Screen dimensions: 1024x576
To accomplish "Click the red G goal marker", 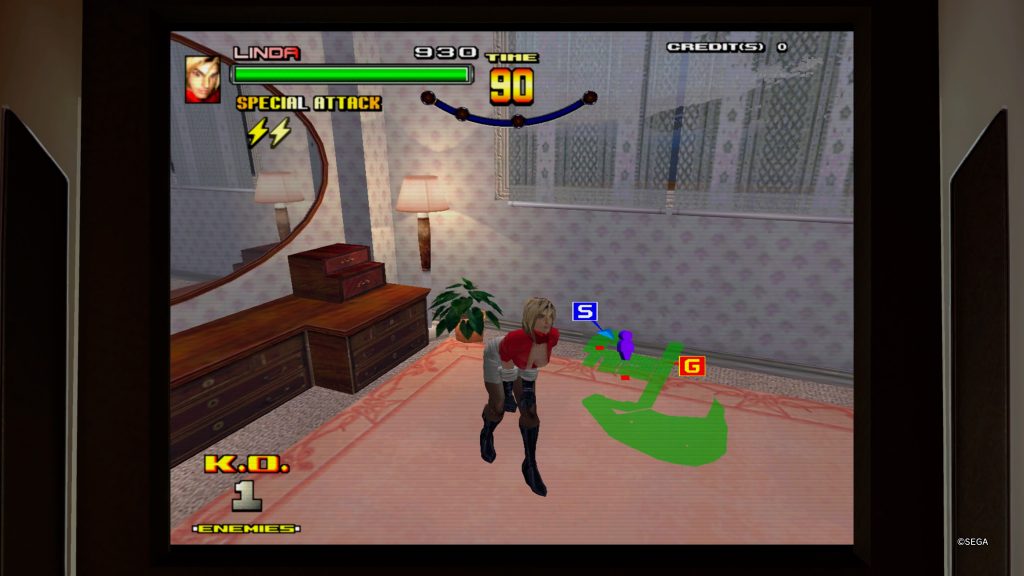I will tap(691, 366).
